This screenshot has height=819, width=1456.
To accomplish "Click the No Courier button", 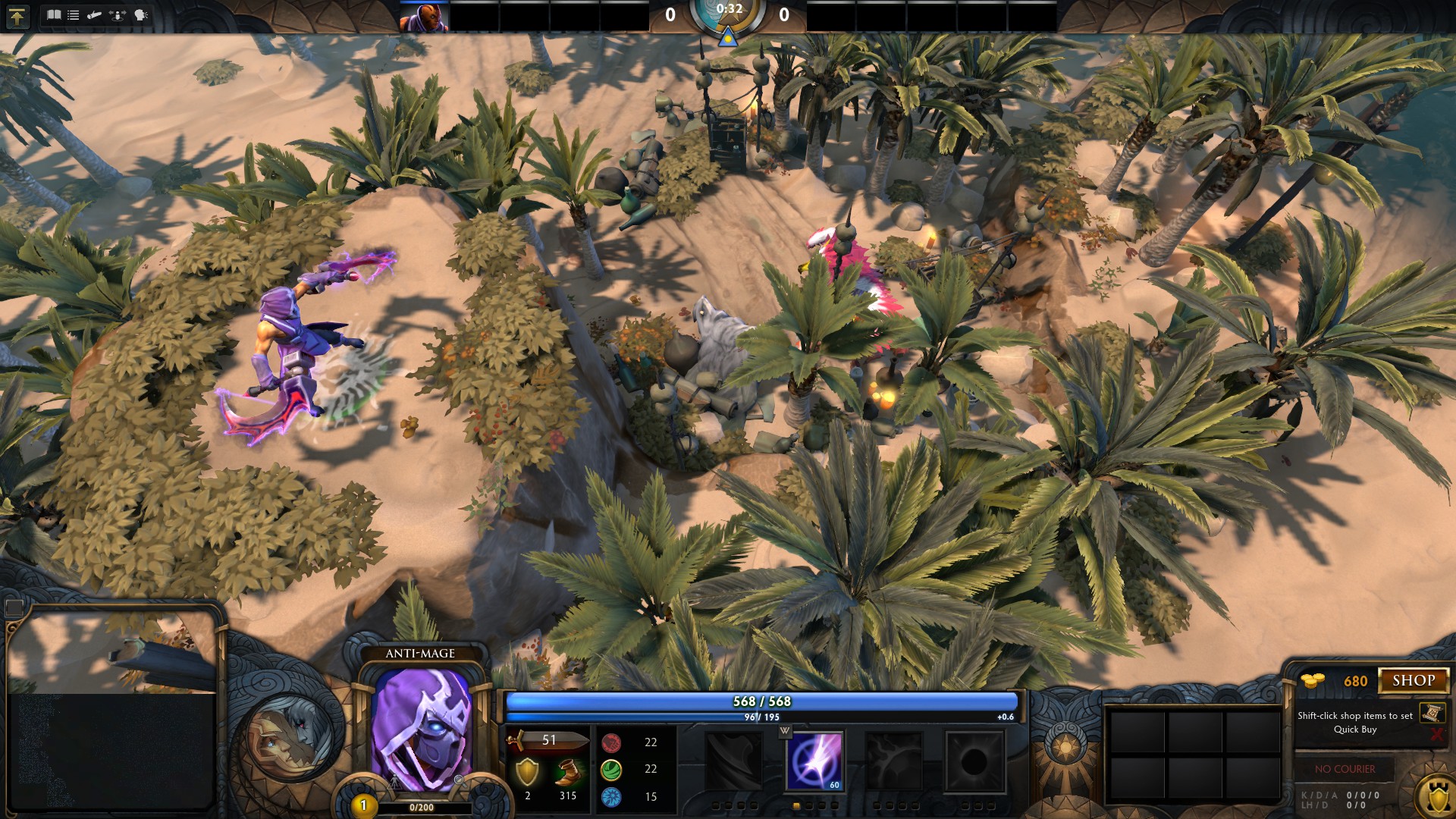I will tap(1345, 769).
